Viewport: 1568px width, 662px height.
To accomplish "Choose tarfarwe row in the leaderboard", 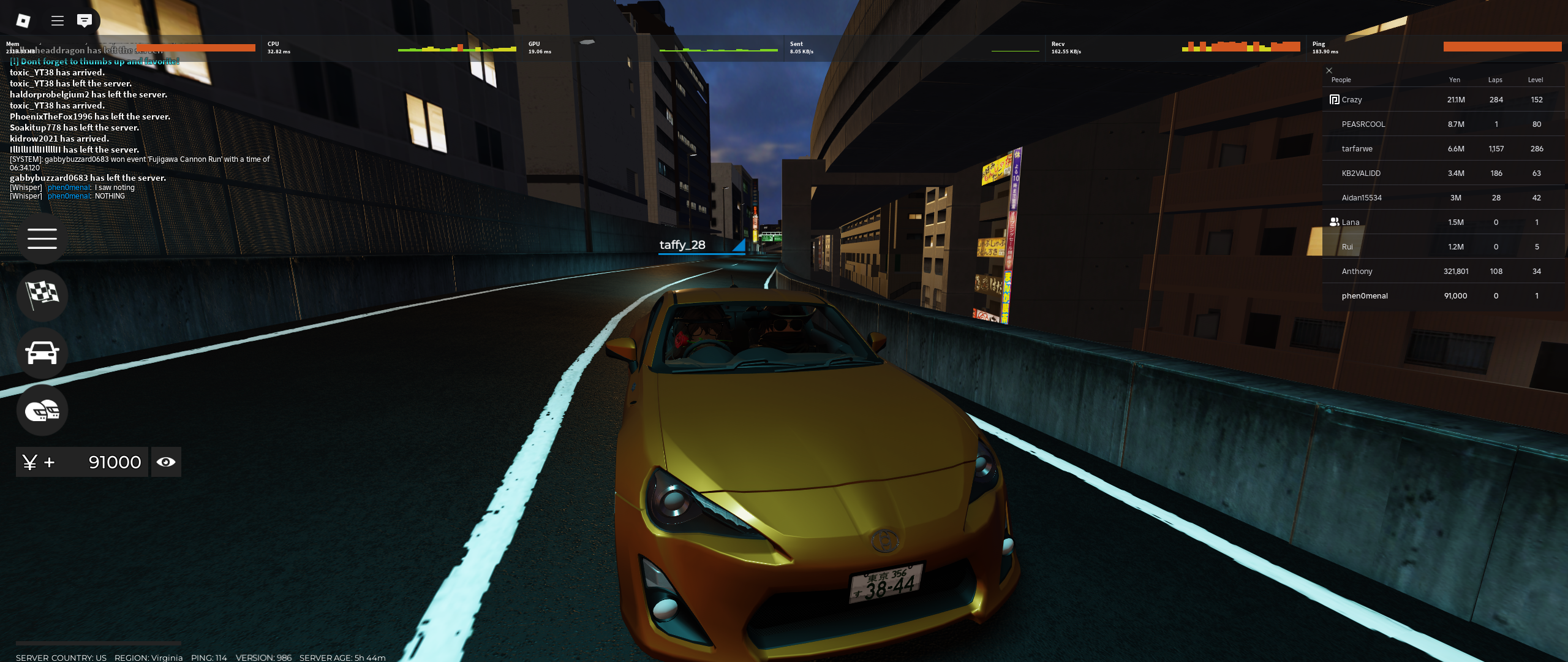I will click(1357, 149).
